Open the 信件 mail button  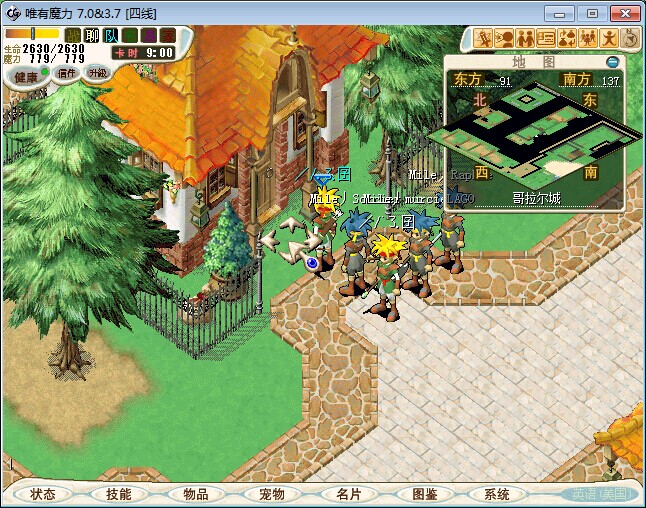pyautogui.click(x=67, y=73)
